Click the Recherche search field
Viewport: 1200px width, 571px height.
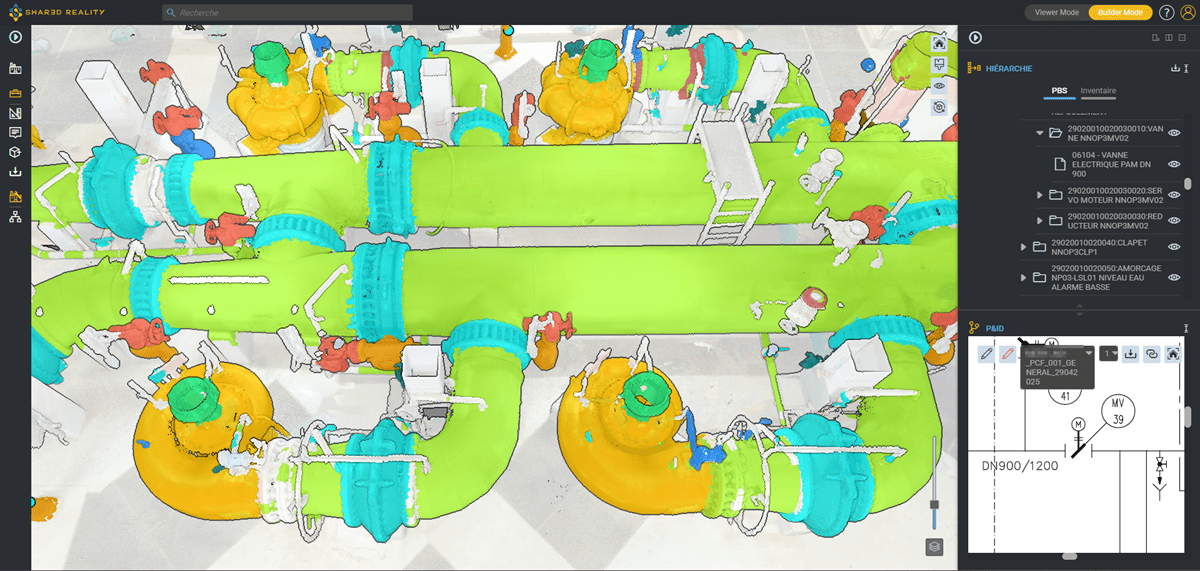pyautogui.click(x=288, y=13)
